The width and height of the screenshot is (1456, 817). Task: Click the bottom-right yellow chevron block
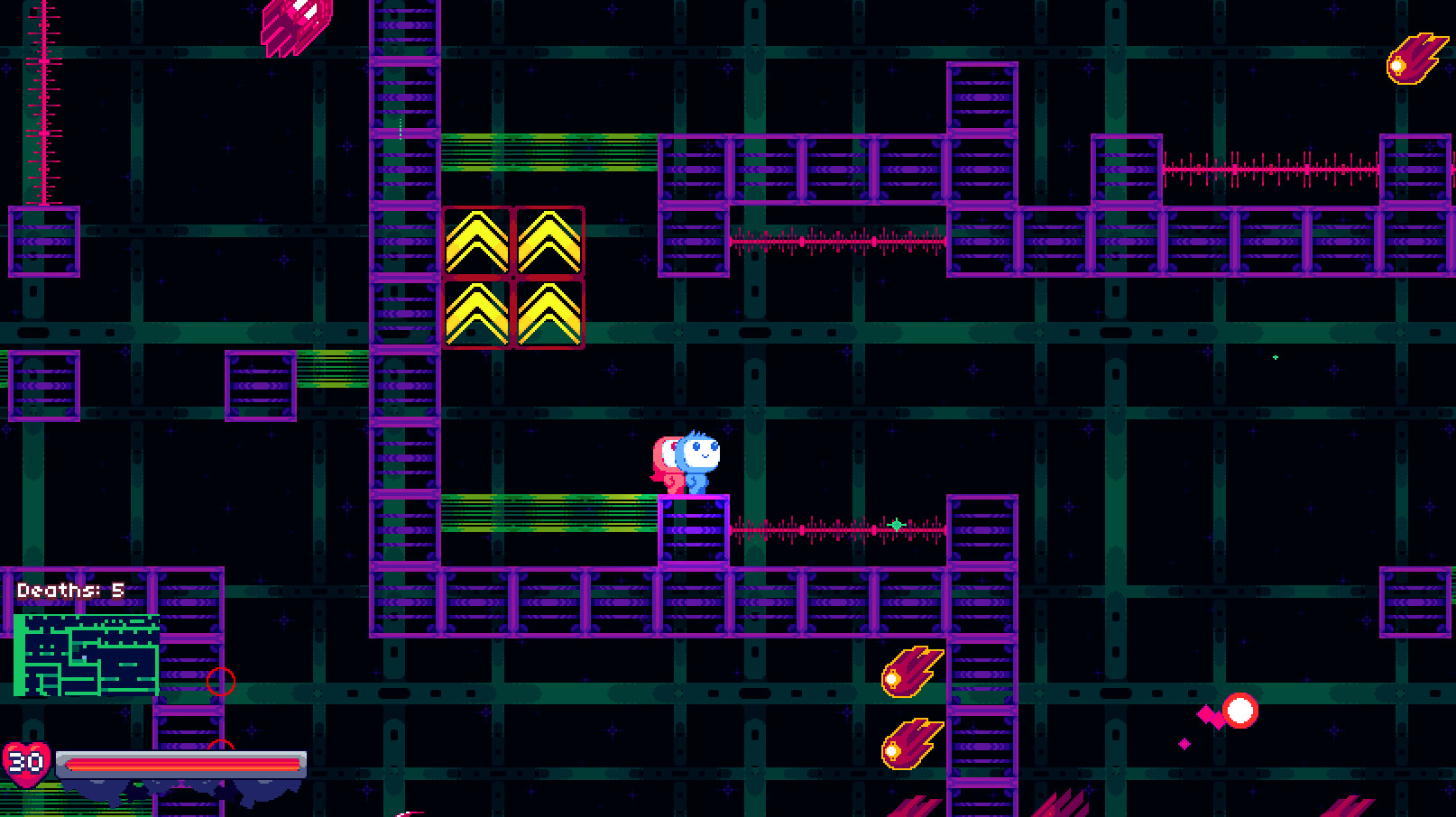pos(548,314)
